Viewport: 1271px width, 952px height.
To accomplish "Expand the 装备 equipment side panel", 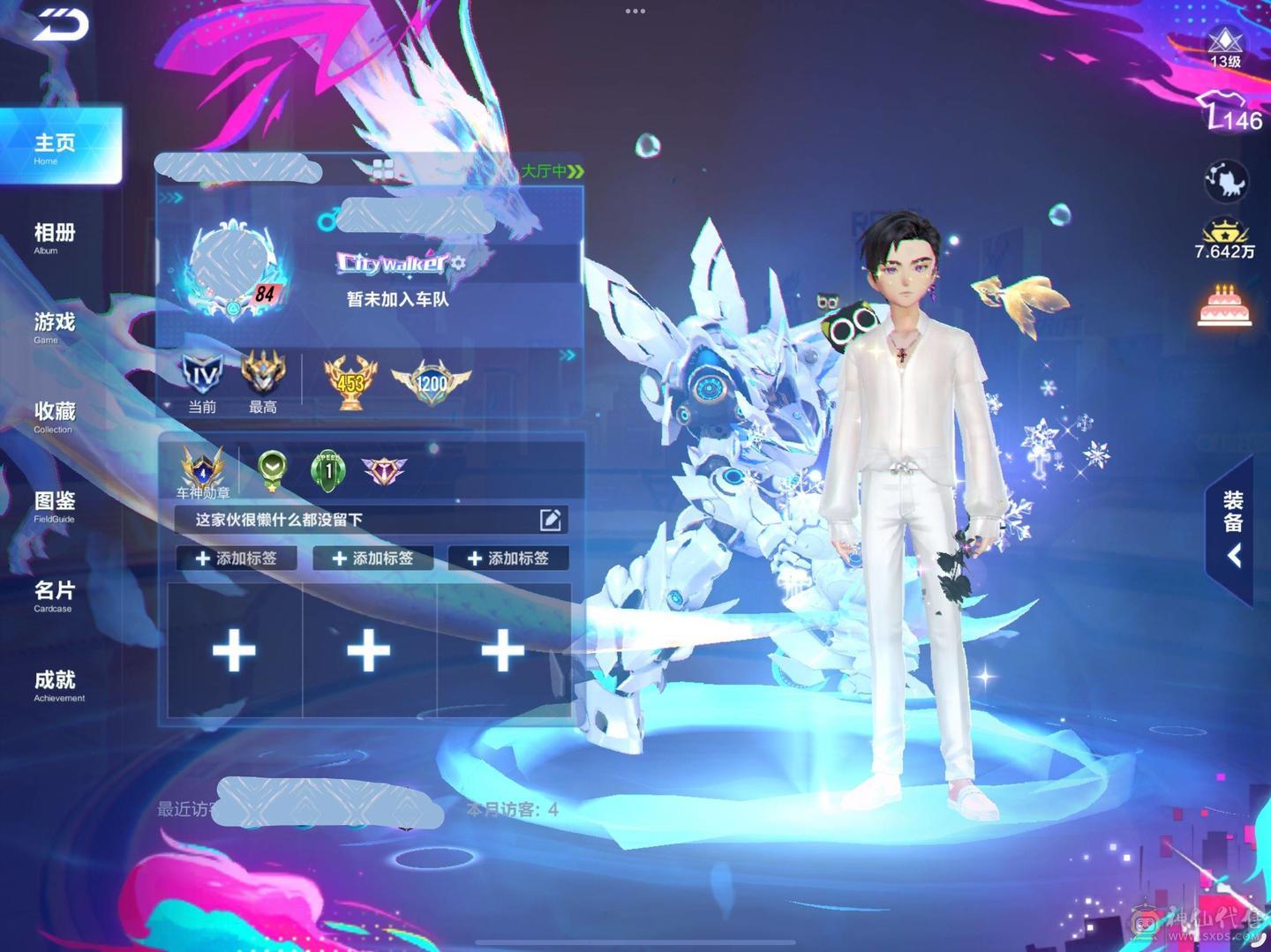I will point(1233,529).
